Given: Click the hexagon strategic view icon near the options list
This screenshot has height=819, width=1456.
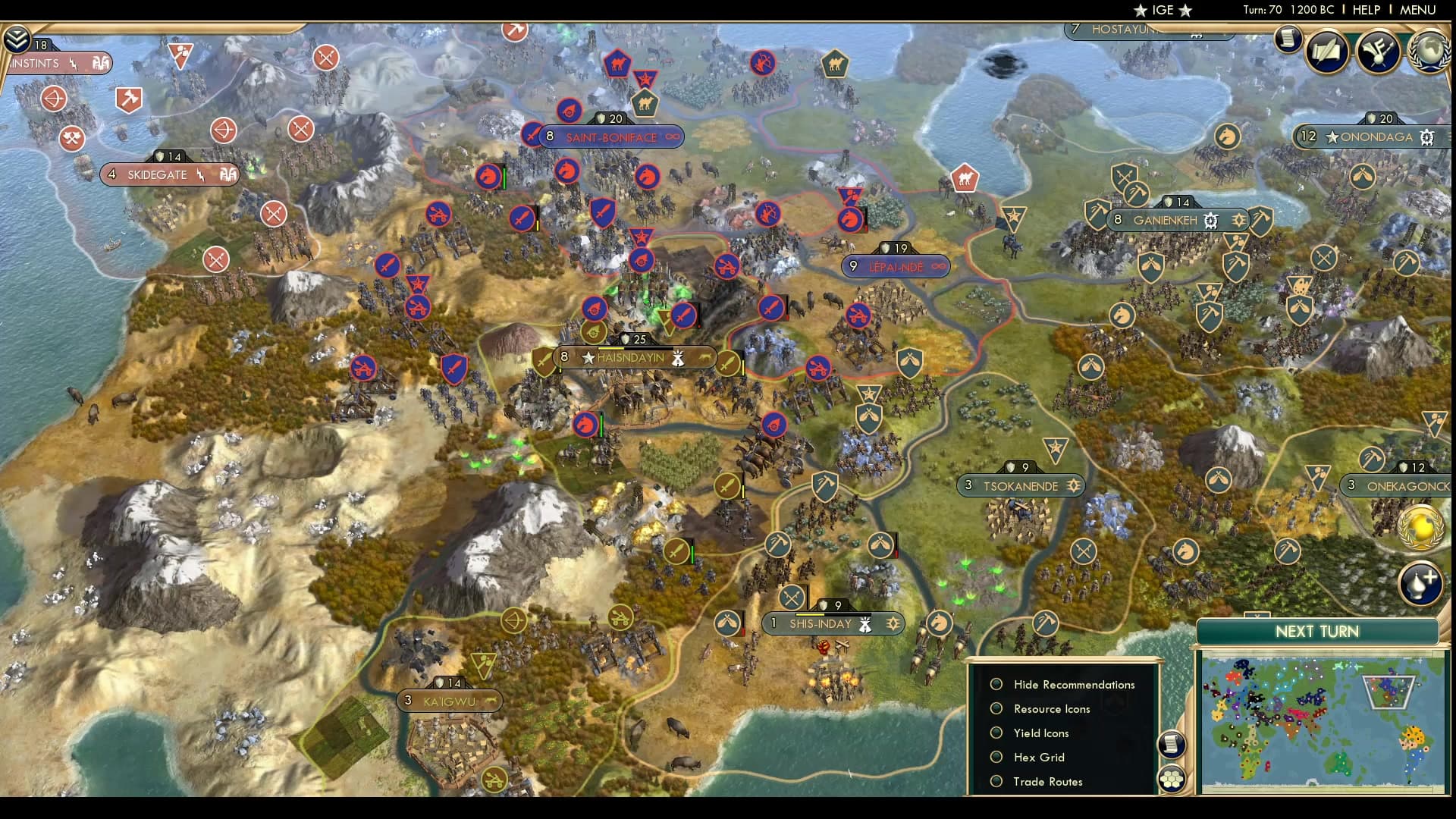Looking at the screenshot, I should coord(1172,777).
